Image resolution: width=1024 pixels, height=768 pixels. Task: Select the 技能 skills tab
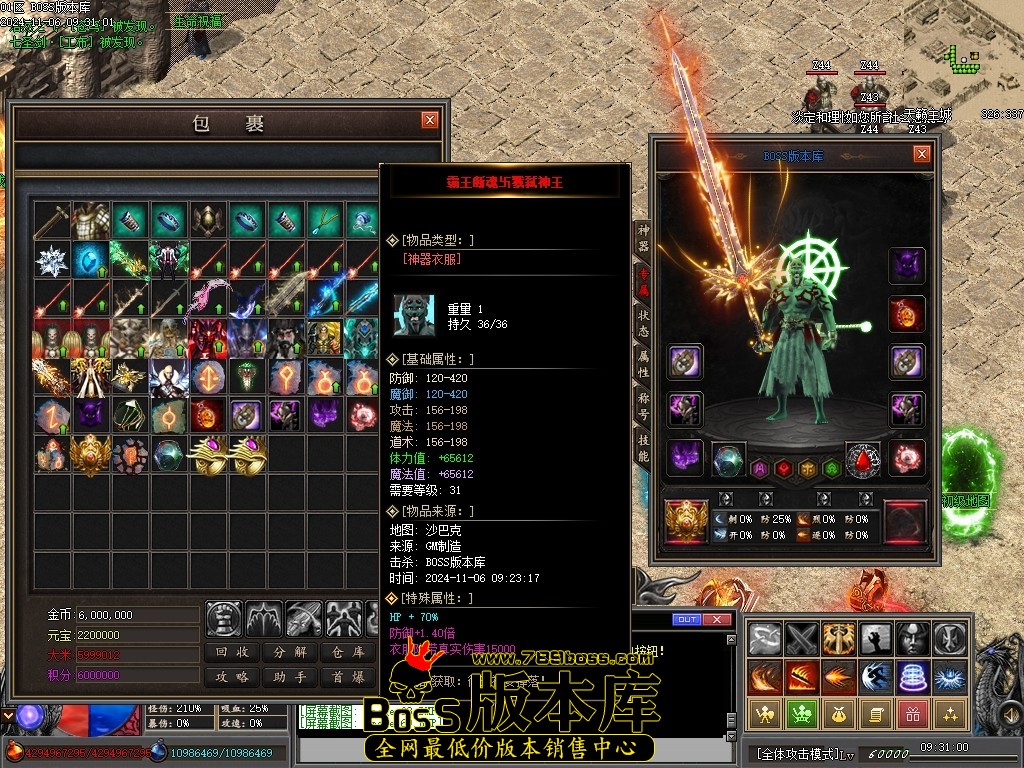(x=643, y=448)
